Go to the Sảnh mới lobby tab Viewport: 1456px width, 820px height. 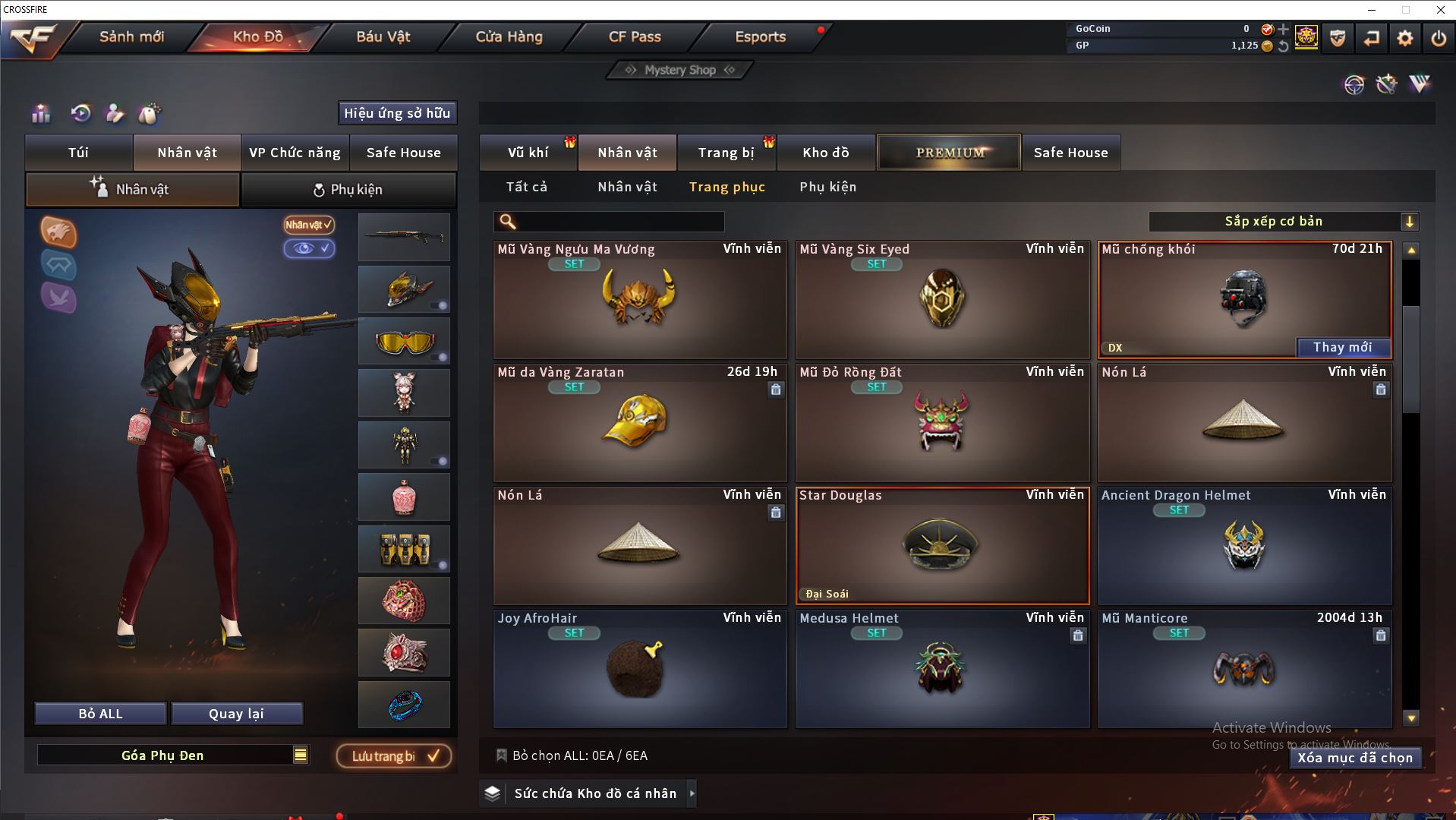[131, 36]
